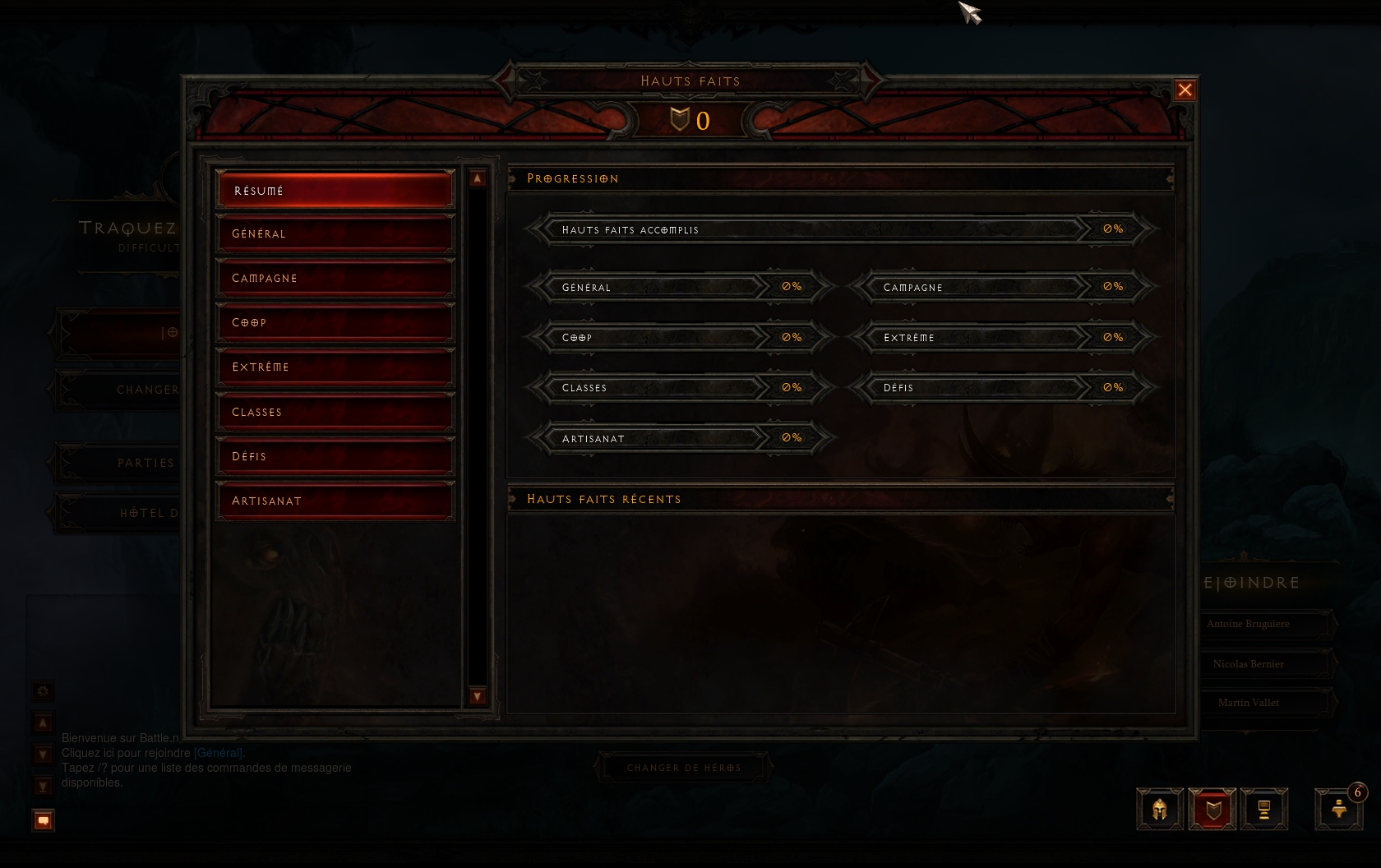Show the Coop achievements list
Image resolution: width=1381 pixels, height=868 pixels.
pos(335,323)
